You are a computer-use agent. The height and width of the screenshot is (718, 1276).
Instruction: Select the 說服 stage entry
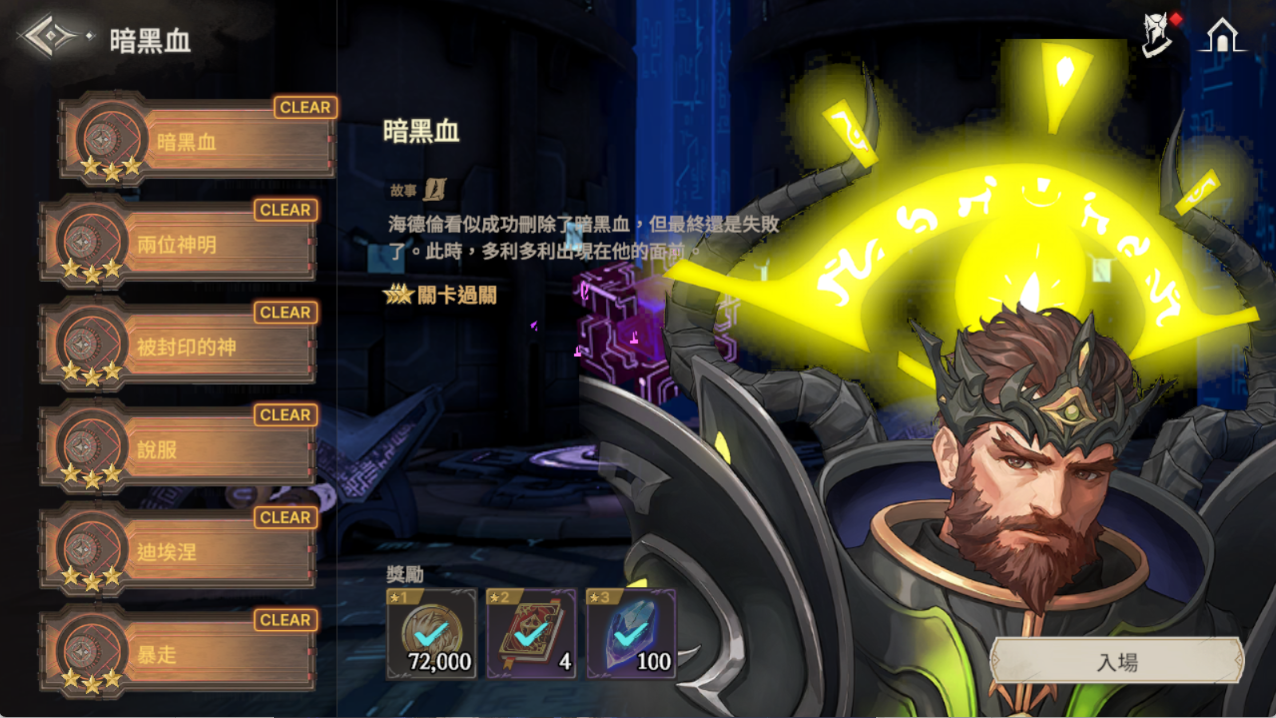pyautogui.click(x=178, y=450)
